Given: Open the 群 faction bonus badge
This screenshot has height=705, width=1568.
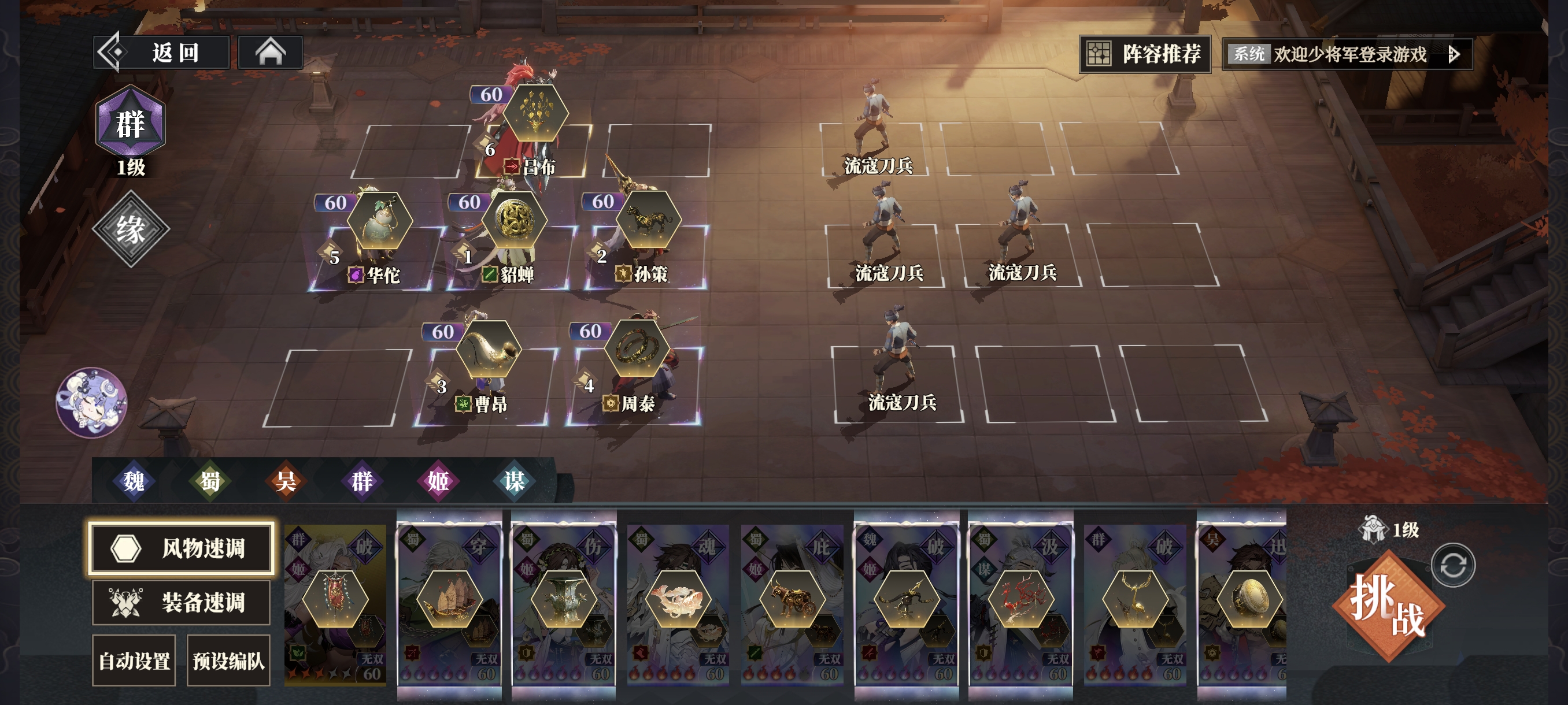Looking at the screenshot, I should (x=130, y=124).
